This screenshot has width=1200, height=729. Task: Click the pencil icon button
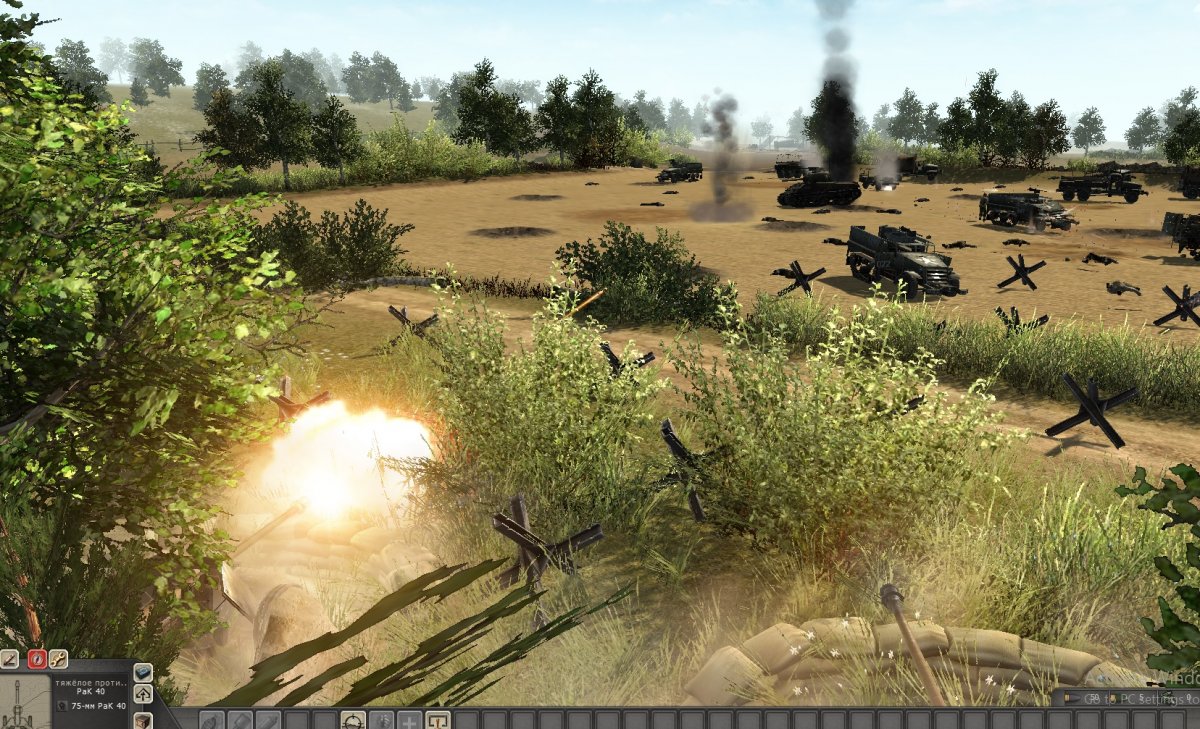pyautogui.click(x=9, y=659)
